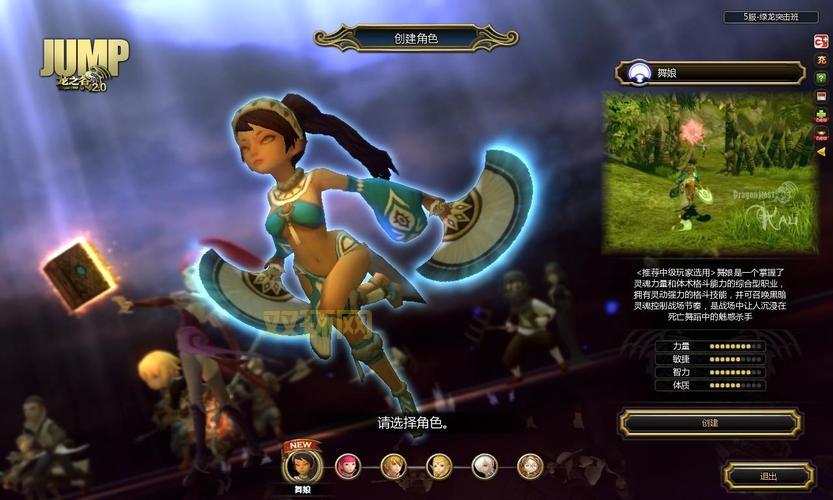The image size is (833, 500).
Task: Open the red G+ sidebar icon
Action: point(821,42)
